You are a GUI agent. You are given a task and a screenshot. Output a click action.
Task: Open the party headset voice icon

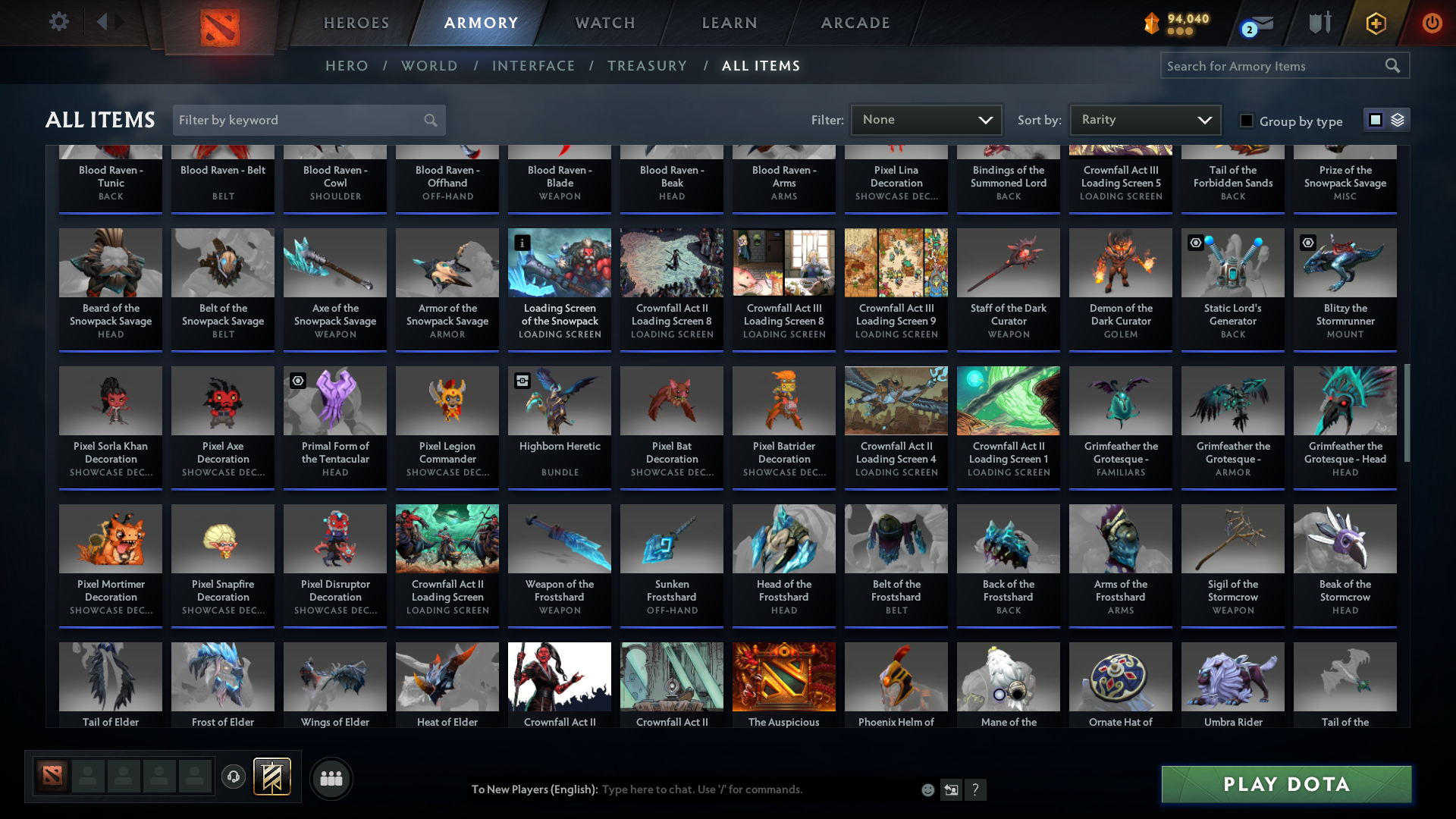point(234,777)
